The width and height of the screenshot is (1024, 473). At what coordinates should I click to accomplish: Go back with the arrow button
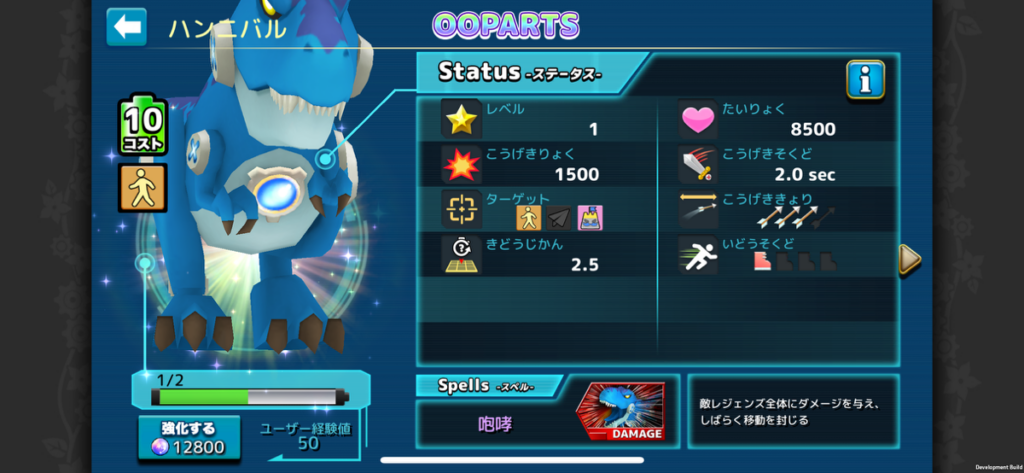[x=127, y=27]
